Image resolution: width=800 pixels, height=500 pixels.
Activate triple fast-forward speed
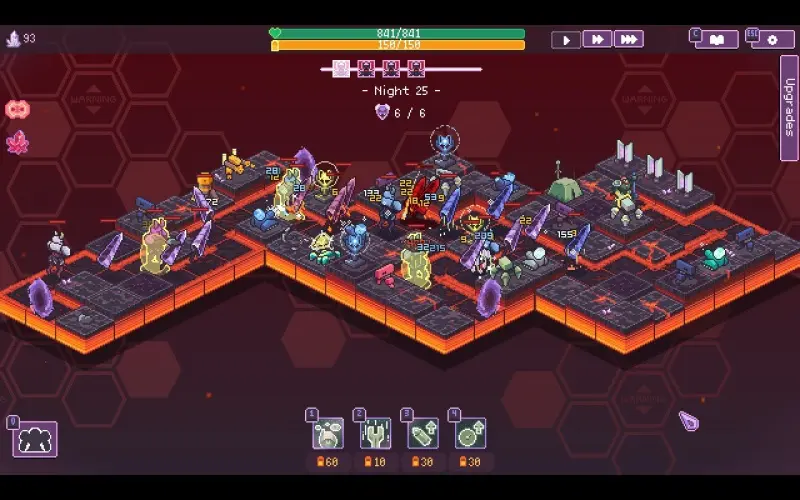pyautogui.click(x=629, y=40)
